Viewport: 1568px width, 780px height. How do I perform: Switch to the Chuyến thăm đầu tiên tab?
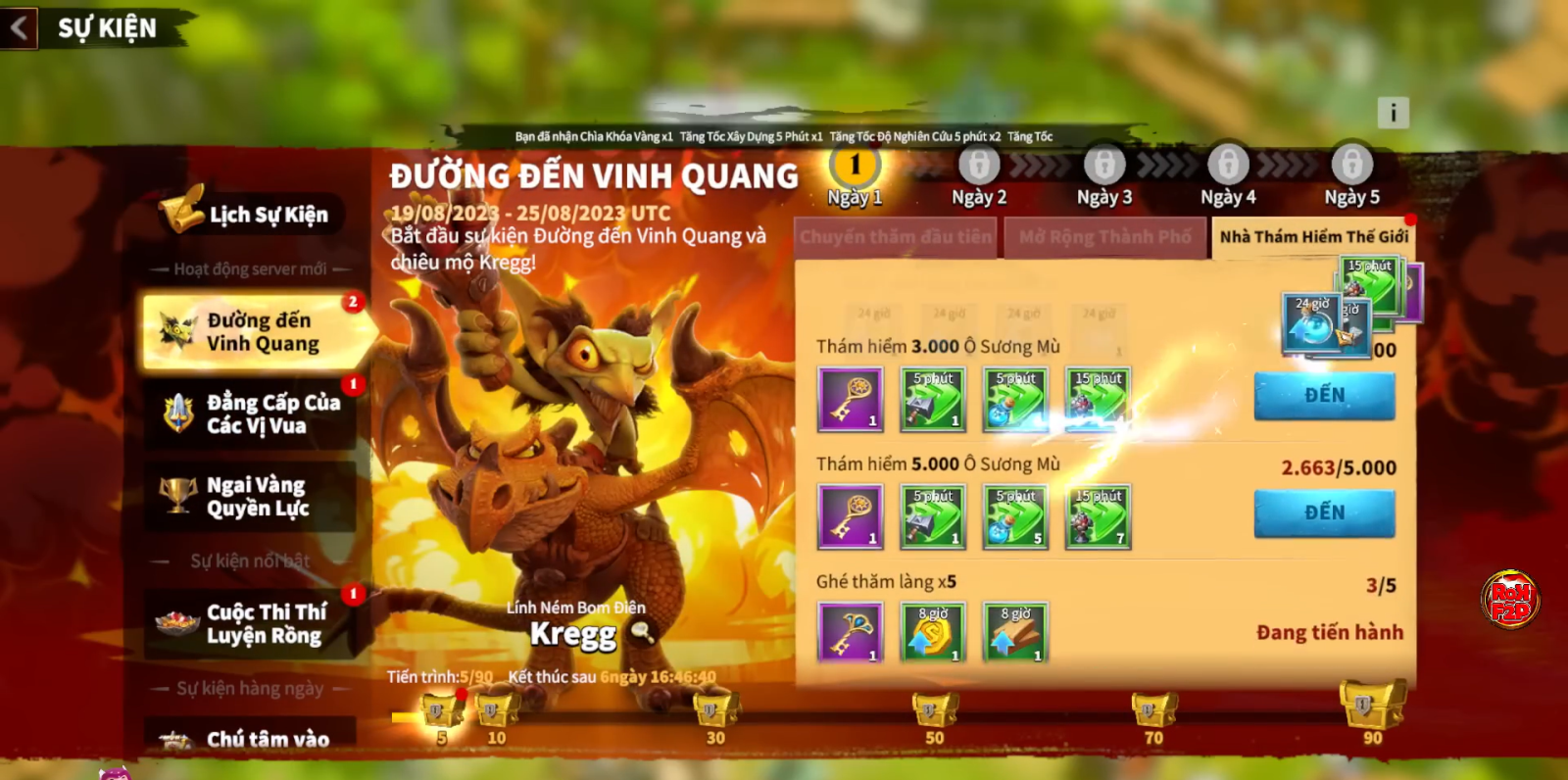(x=896, y=237)
